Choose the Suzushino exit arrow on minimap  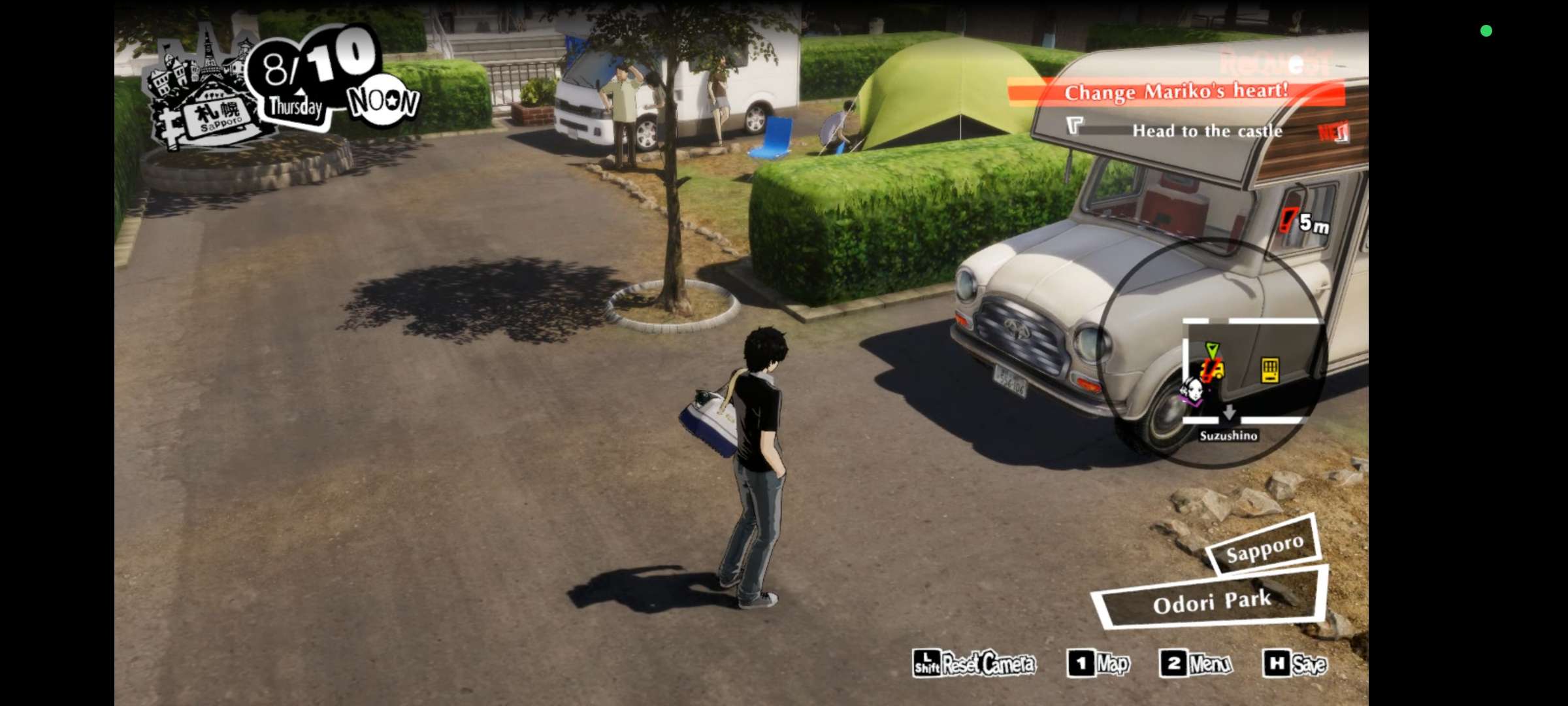pyautogui.click(x=1229, y=412)
